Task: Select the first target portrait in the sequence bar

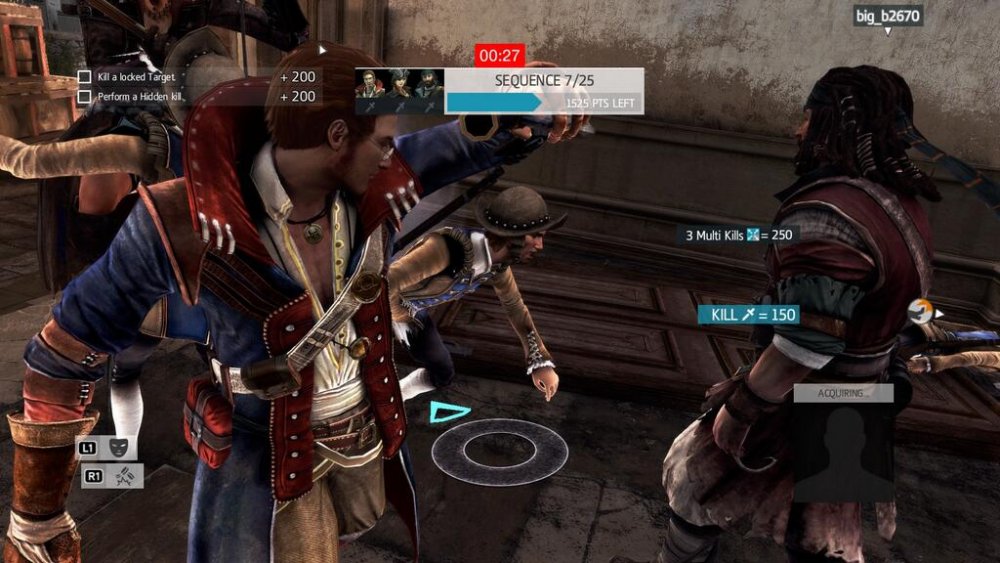Action: point(371,83)
